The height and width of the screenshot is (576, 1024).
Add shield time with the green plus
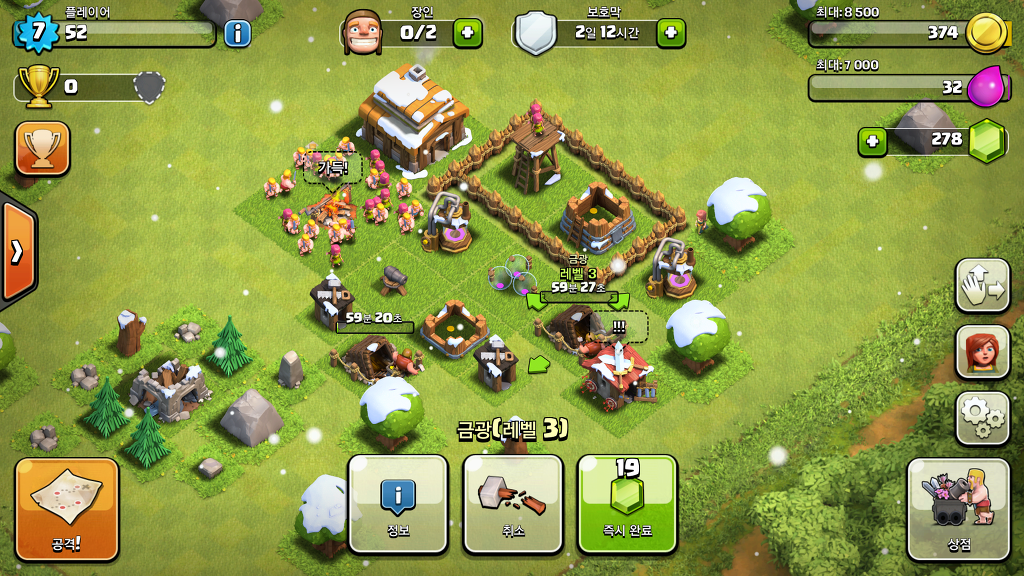(x=670, y=33)
